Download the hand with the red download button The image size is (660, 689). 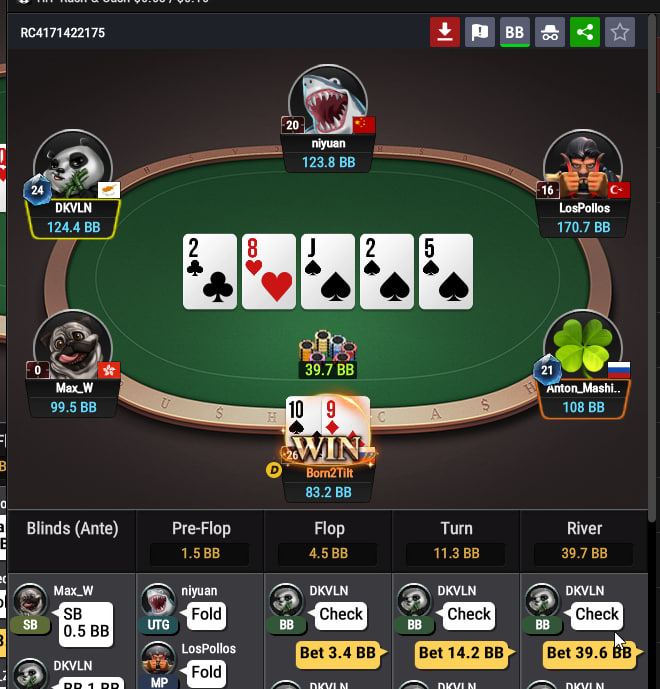pos(444,32)
